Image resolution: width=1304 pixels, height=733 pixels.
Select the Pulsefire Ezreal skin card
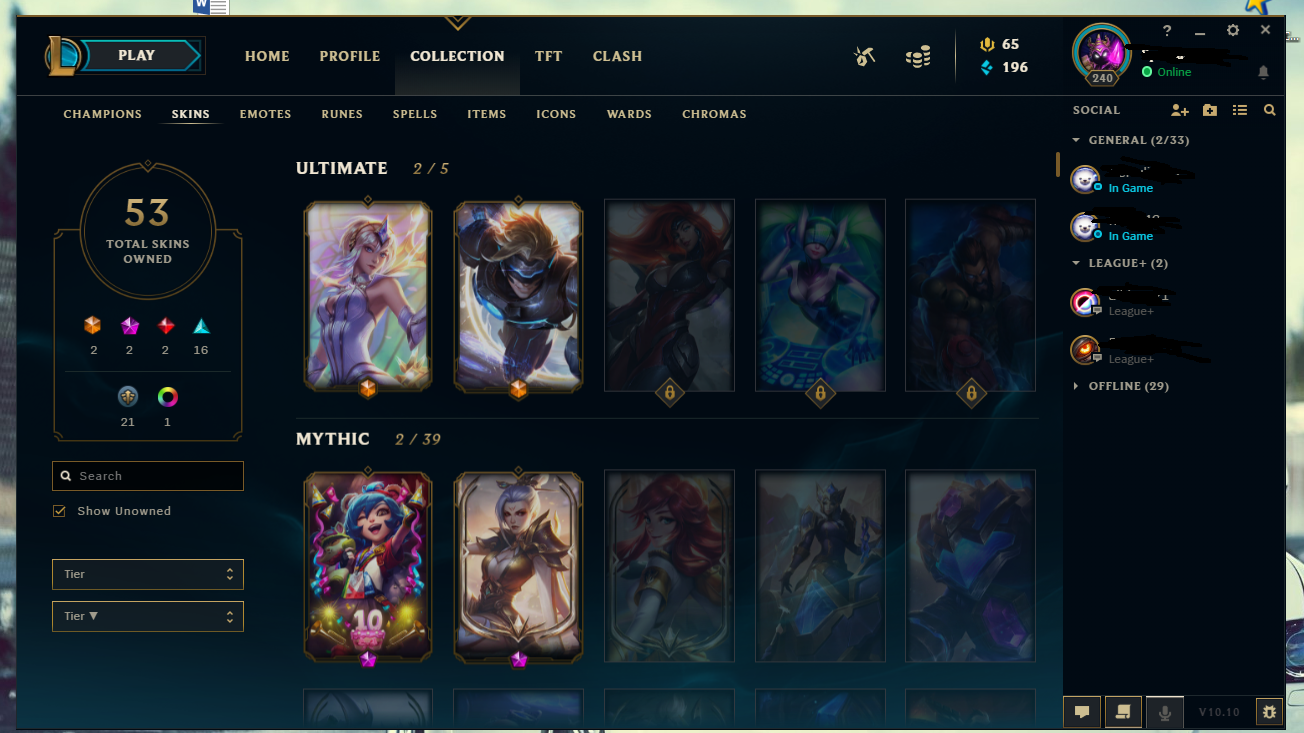tap(518, 295)
